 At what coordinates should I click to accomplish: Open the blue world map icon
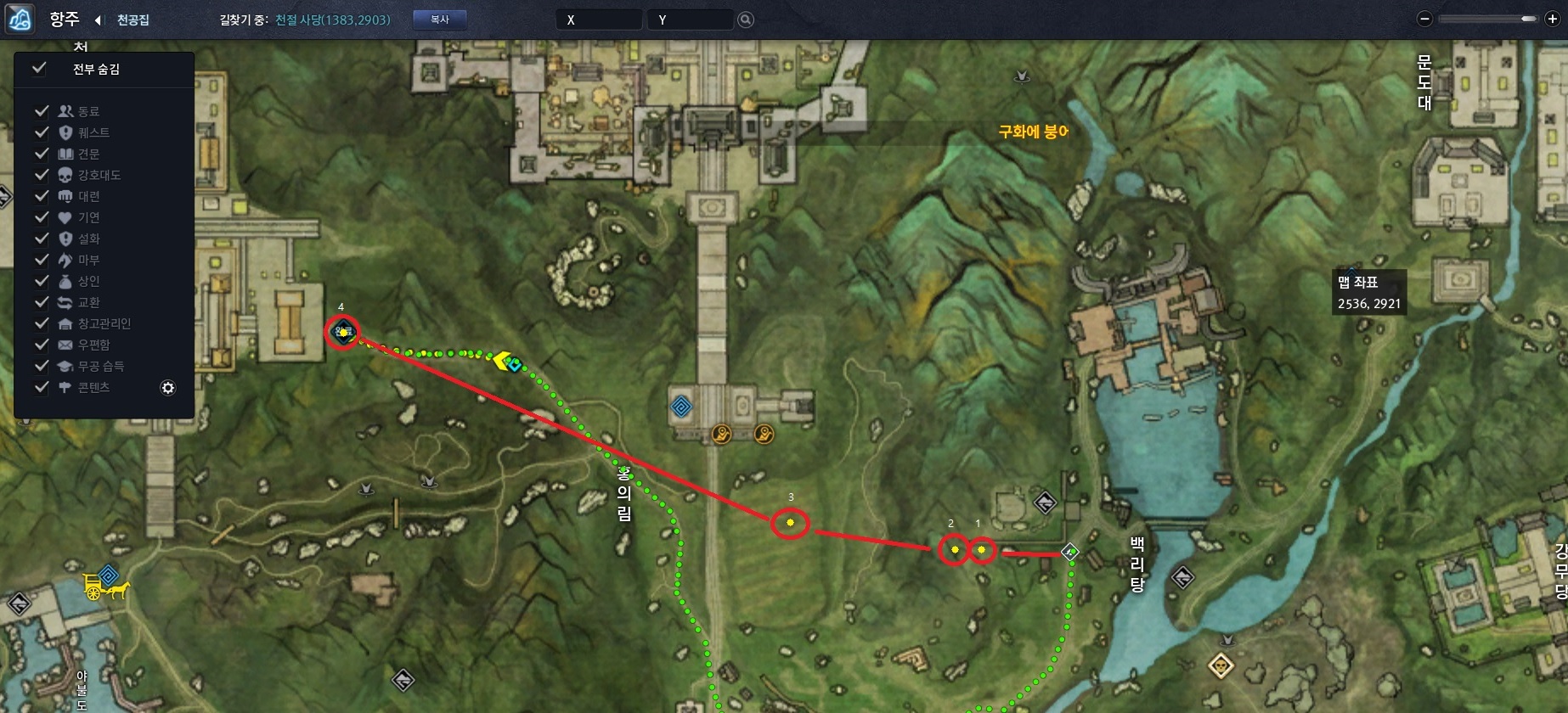coord(20,19)
